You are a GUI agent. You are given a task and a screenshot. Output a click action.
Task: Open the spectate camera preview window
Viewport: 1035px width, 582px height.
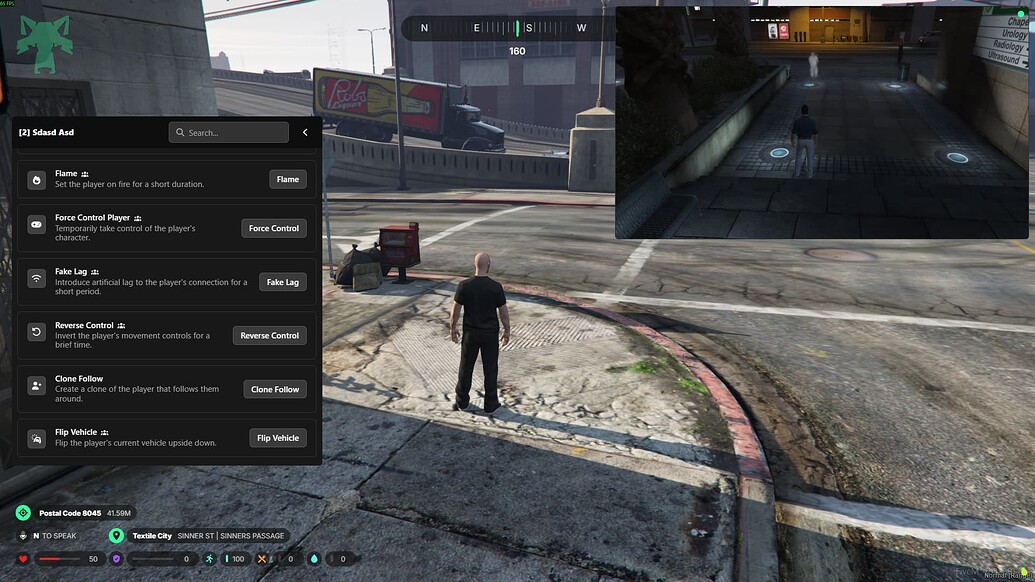(x=821, y=122)
